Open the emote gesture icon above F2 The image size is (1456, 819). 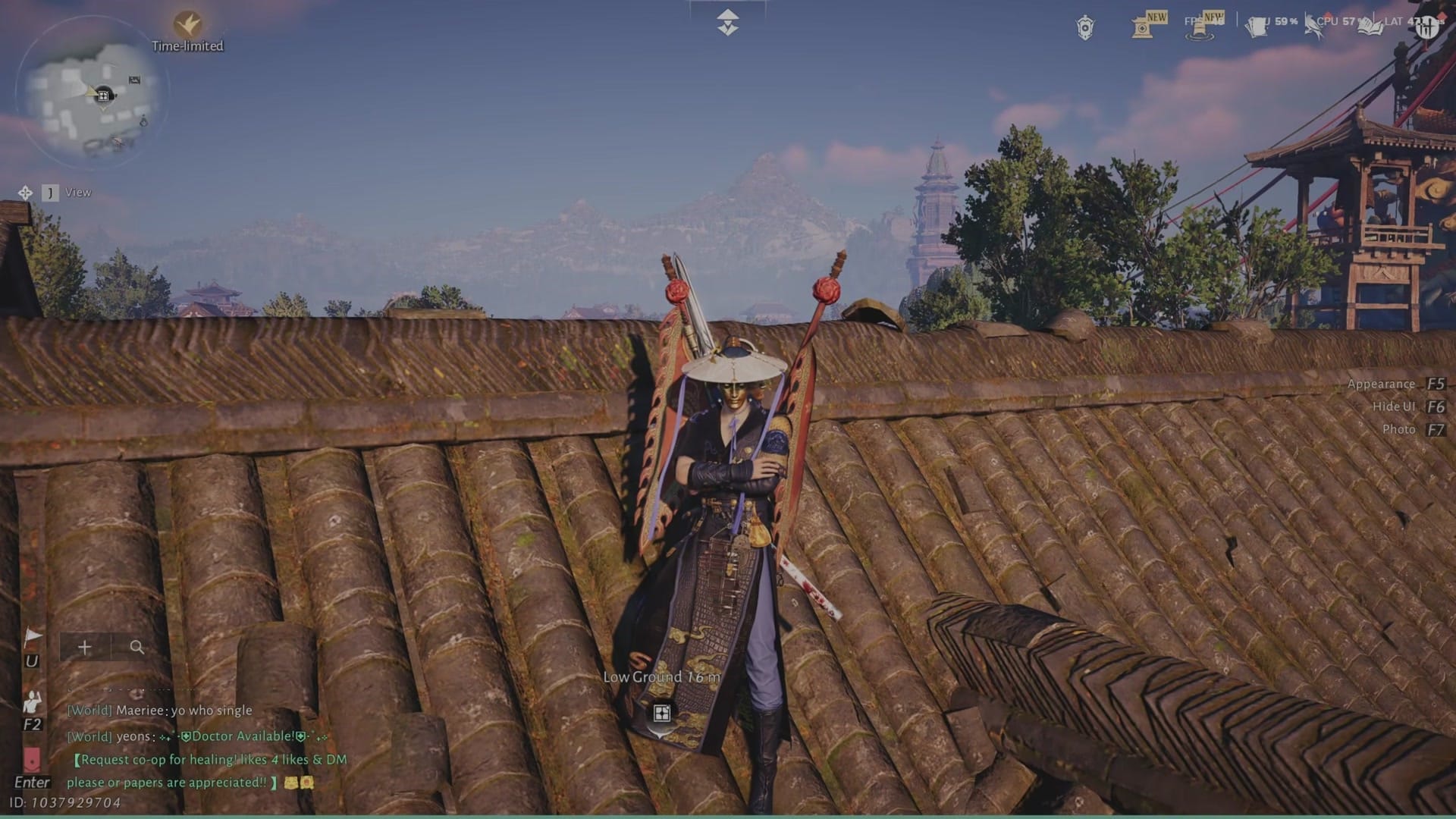click(x=31, y=702)
